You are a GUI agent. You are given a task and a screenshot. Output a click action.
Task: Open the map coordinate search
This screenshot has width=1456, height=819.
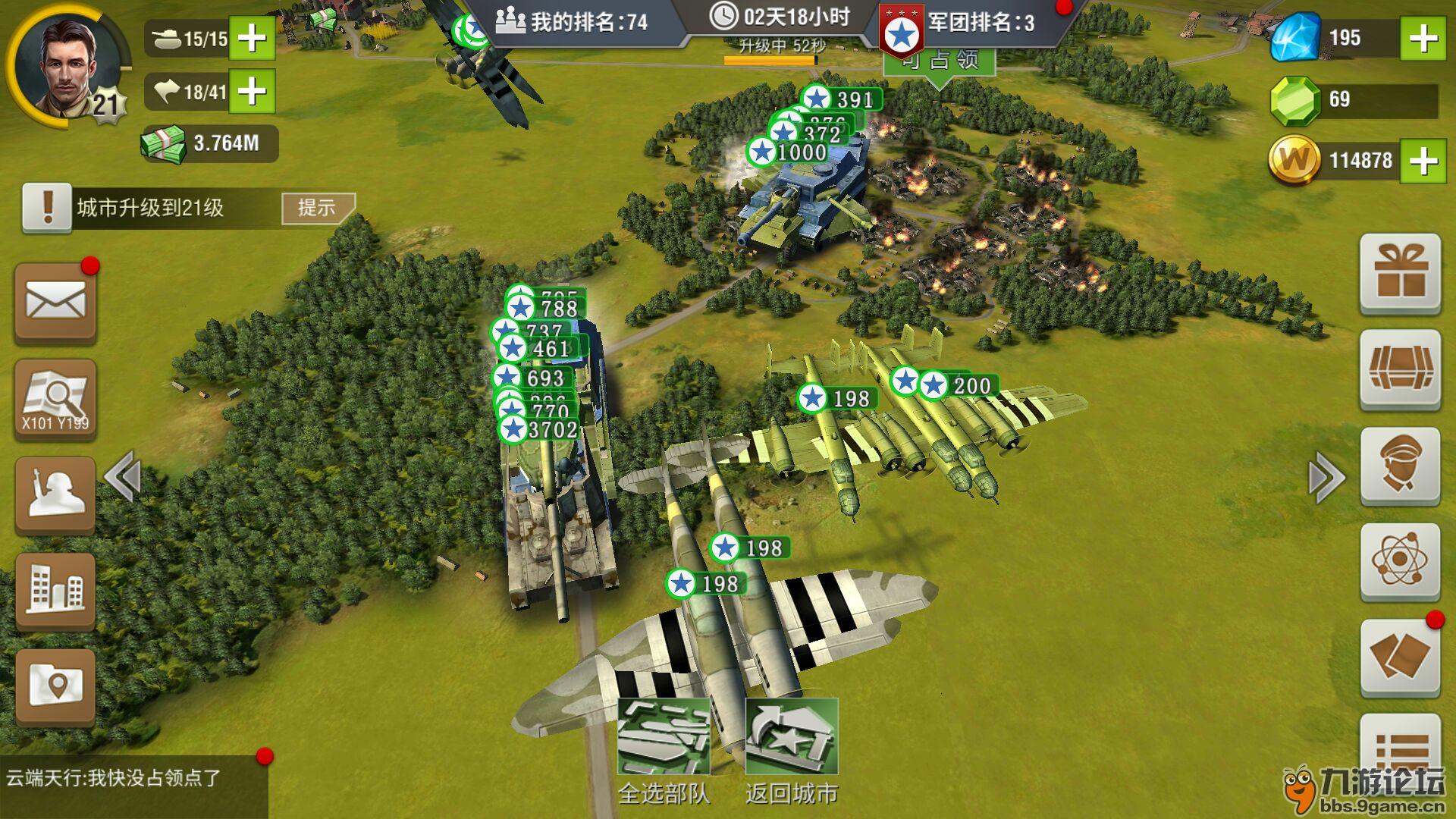pos(55,399)
